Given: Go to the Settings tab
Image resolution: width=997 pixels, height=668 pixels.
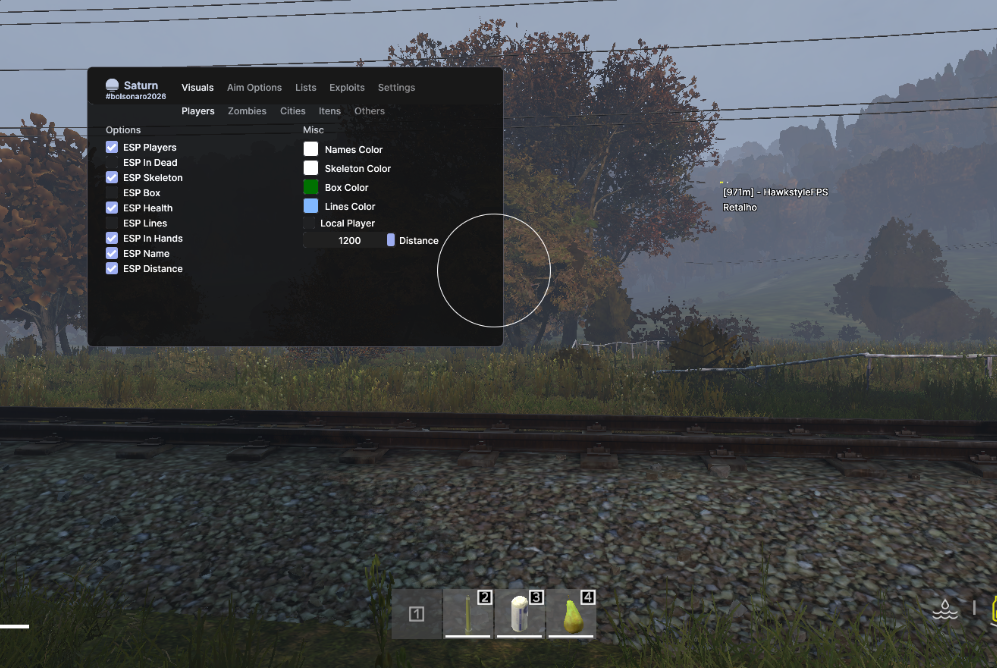Looking at the screenshot, I should point(396,88).
